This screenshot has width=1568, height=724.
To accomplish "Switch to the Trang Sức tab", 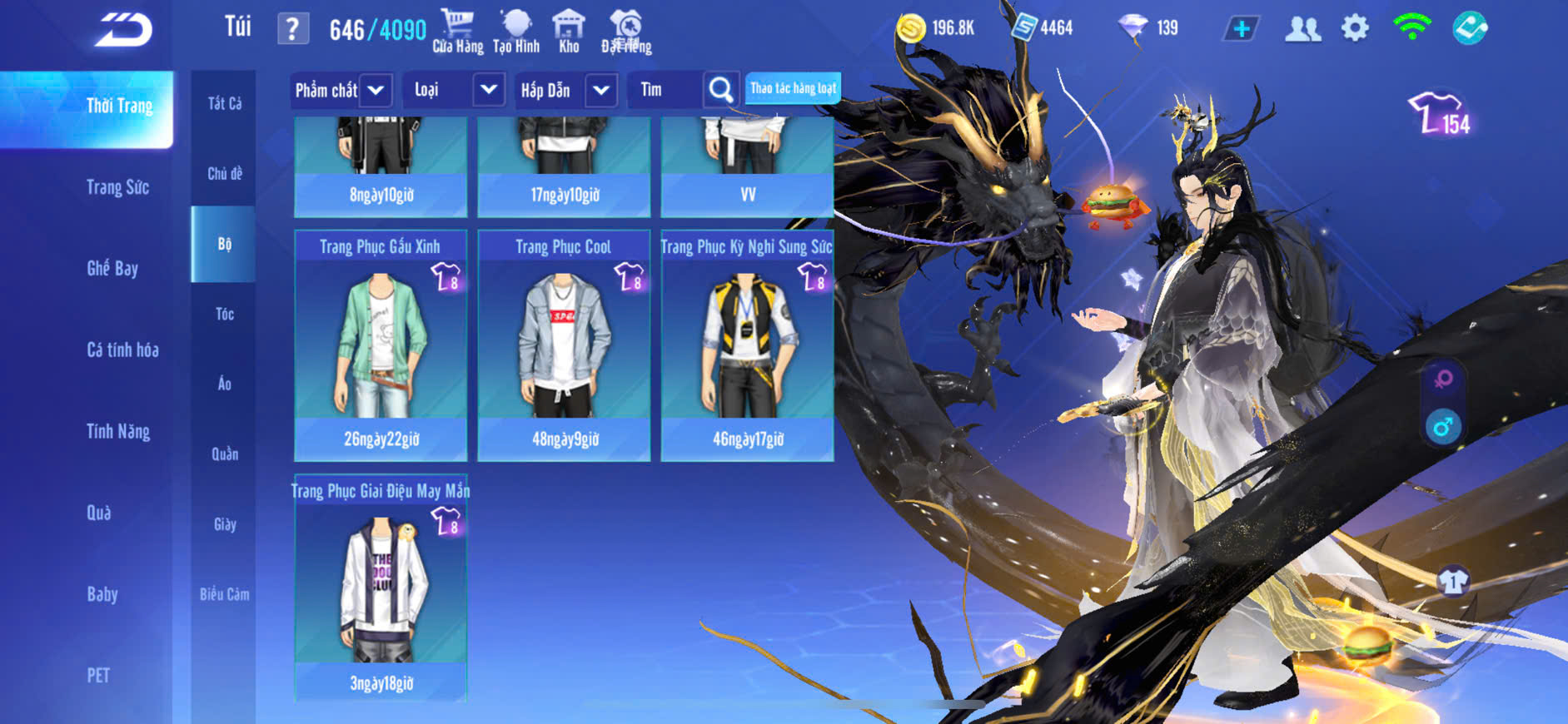I will [x=117, y=187].
